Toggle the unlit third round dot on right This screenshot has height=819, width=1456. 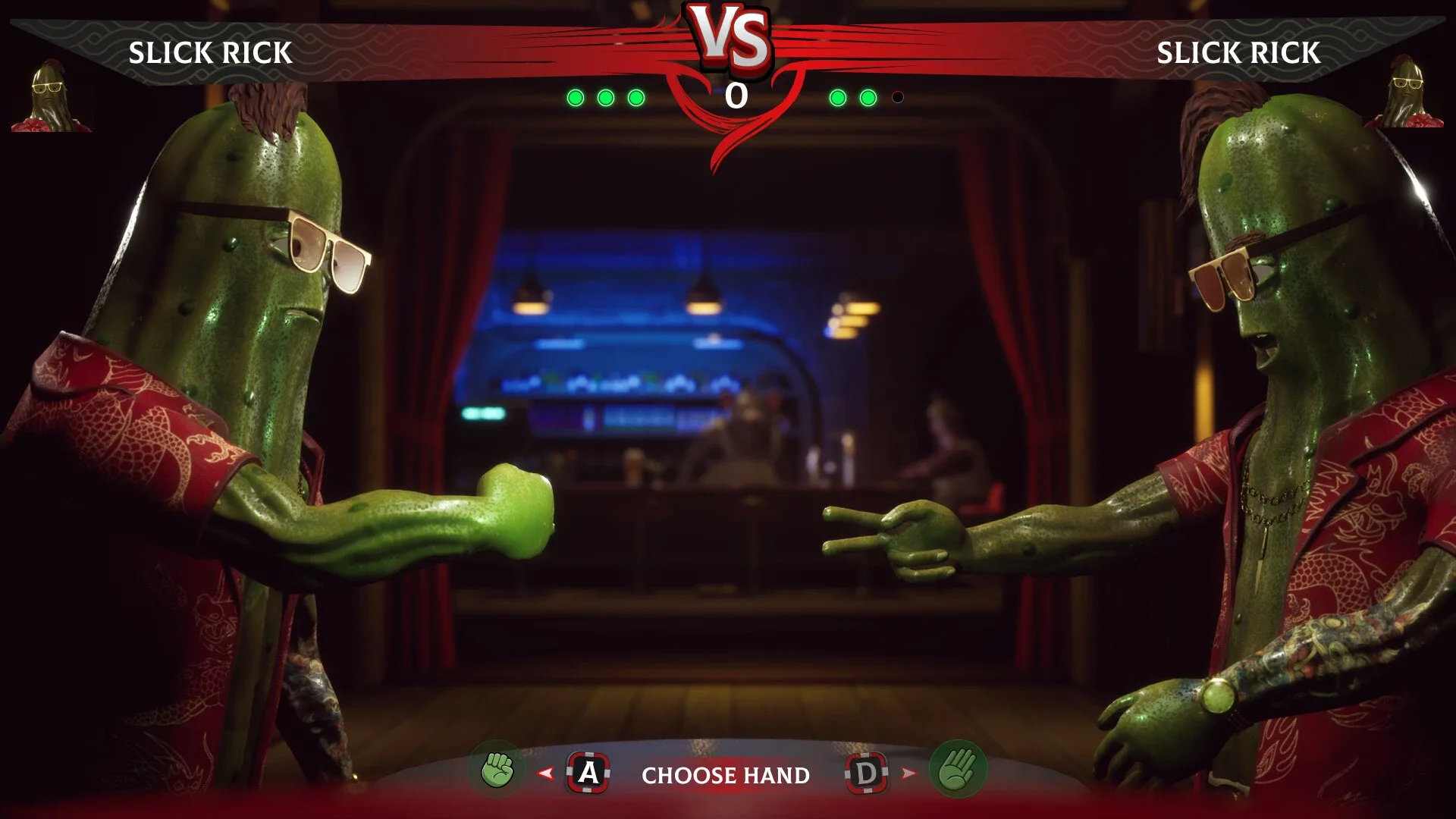(898, 97)
